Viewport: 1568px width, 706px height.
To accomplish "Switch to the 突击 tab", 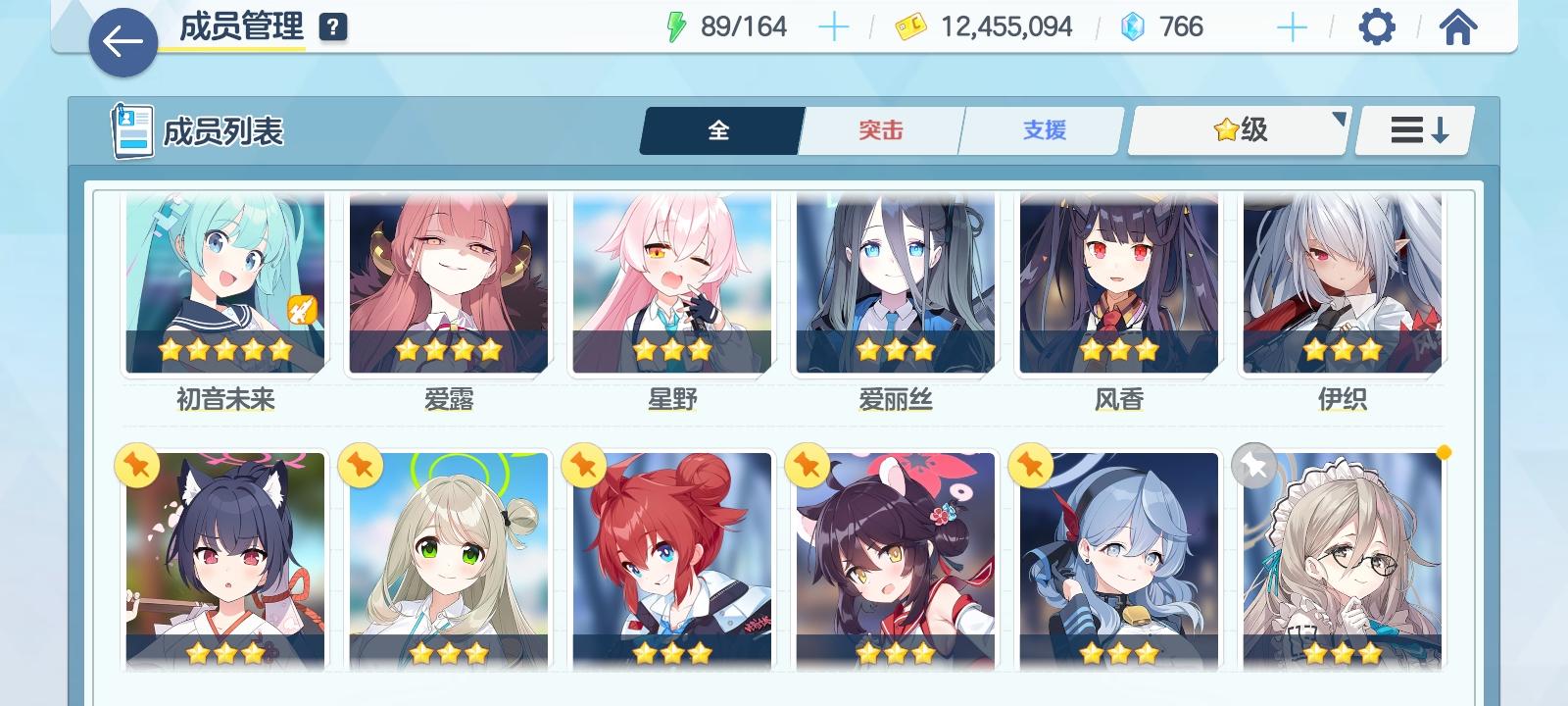I will click(879, 129).
